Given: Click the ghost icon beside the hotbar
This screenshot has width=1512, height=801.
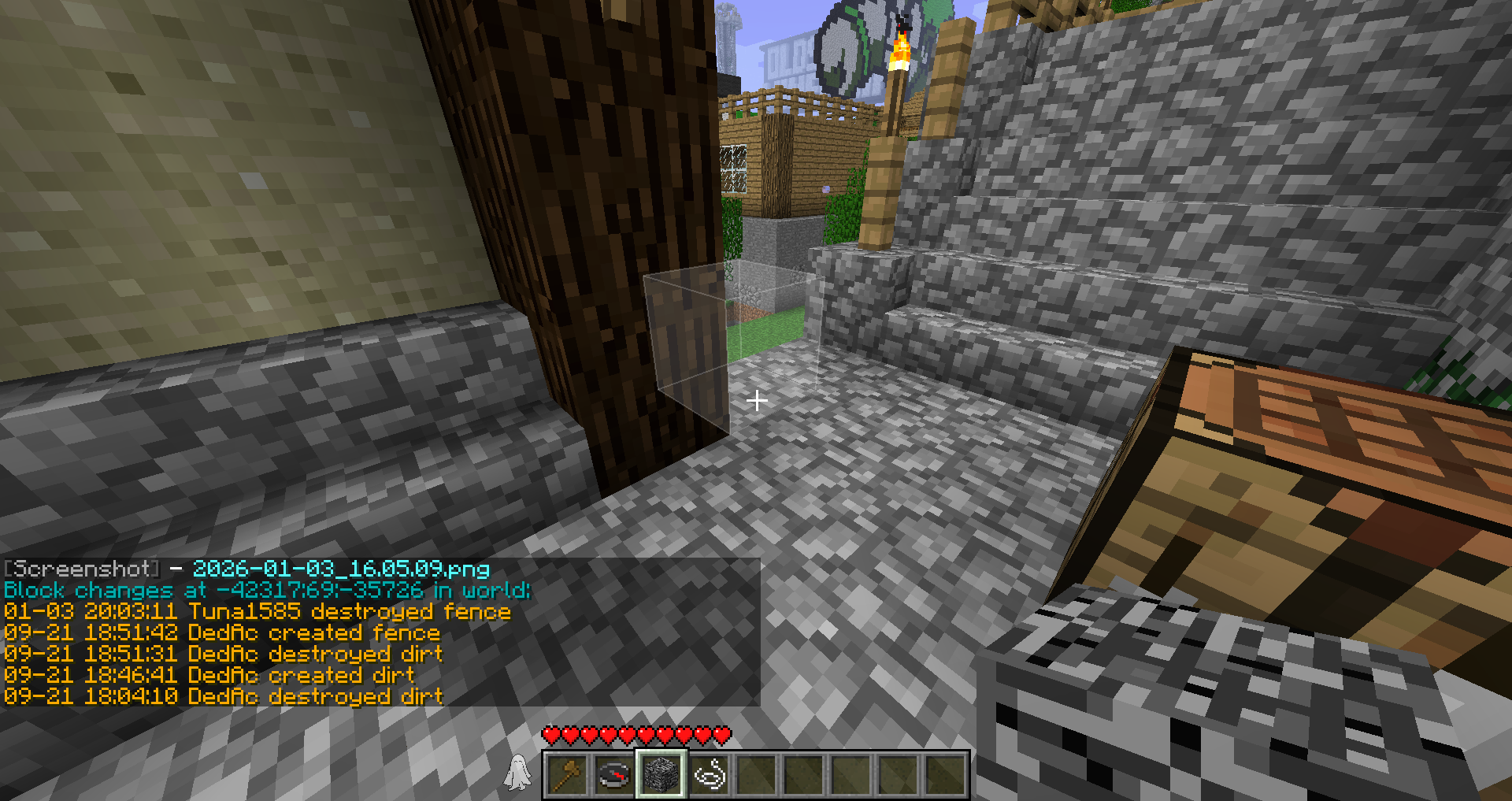Looking at the screenshot, I should [x=517, y=772].
